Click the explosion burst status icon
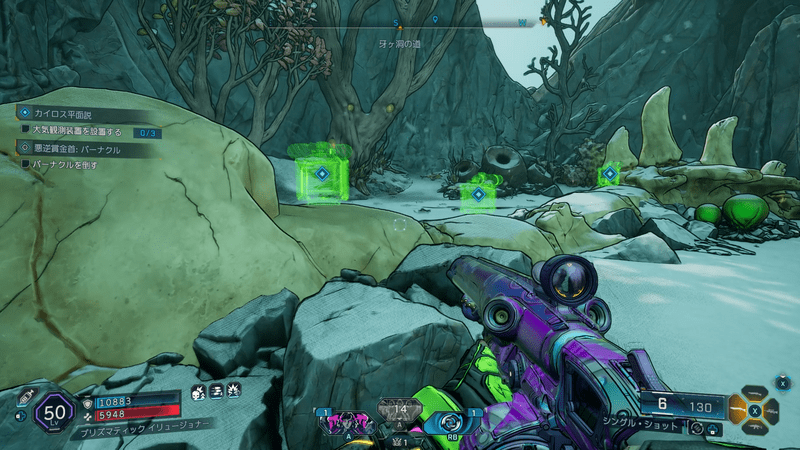Screen dimensions: 800x450 click(x=232, y=392)
